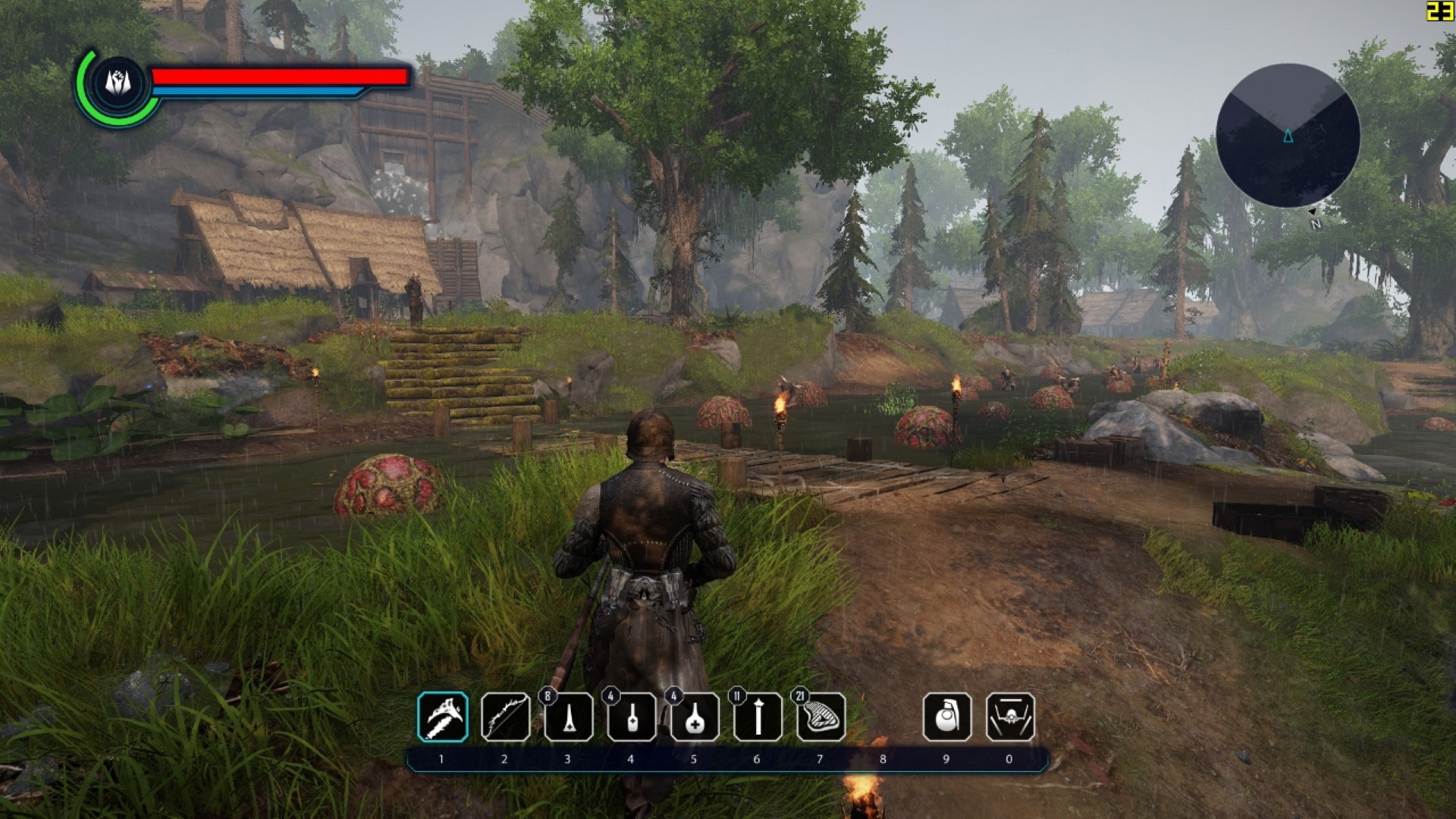Click the circular minimap
1456x819 pixels.
click(1288, 136)
